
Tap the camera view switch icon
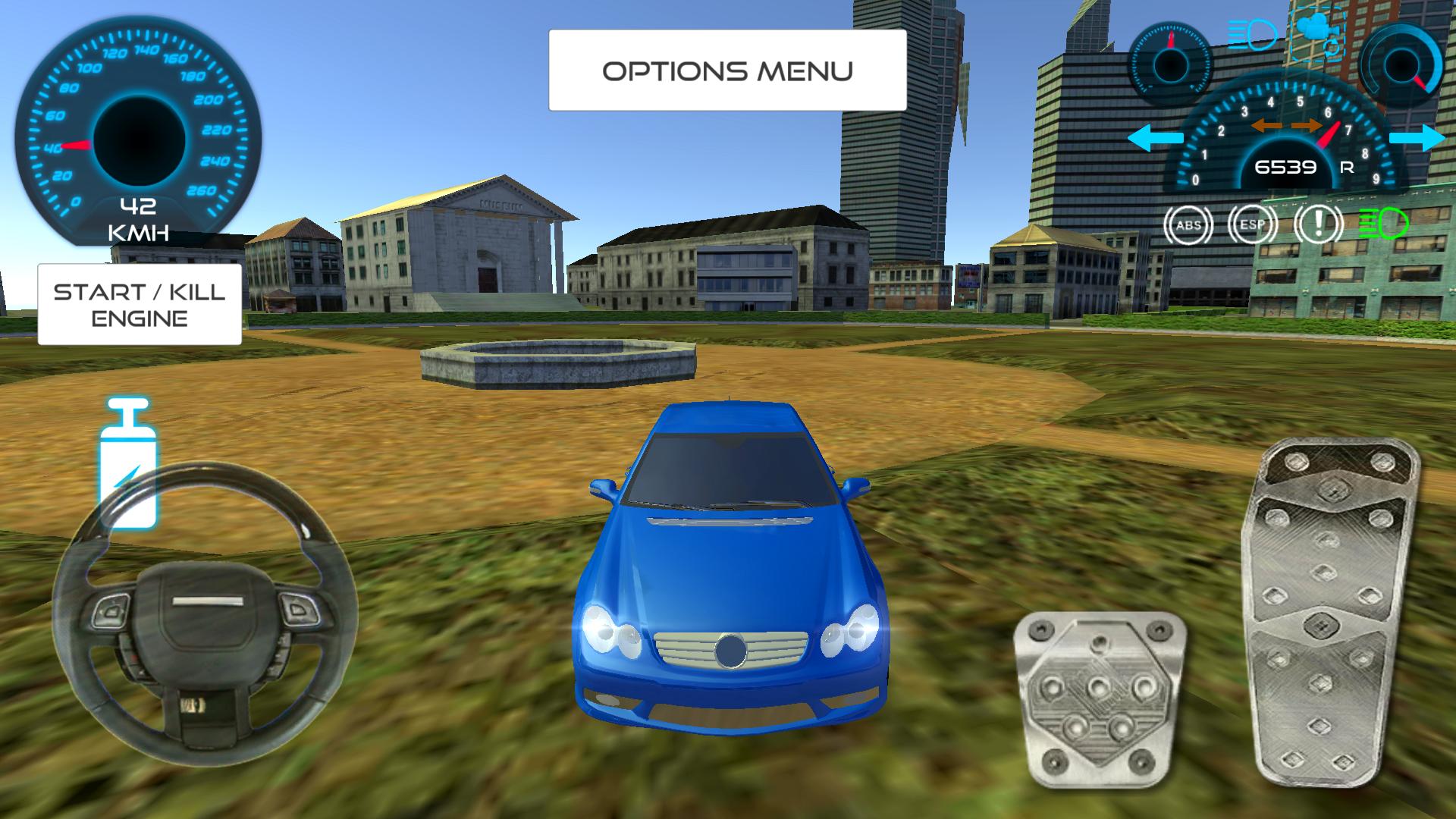coord(1318,31)
